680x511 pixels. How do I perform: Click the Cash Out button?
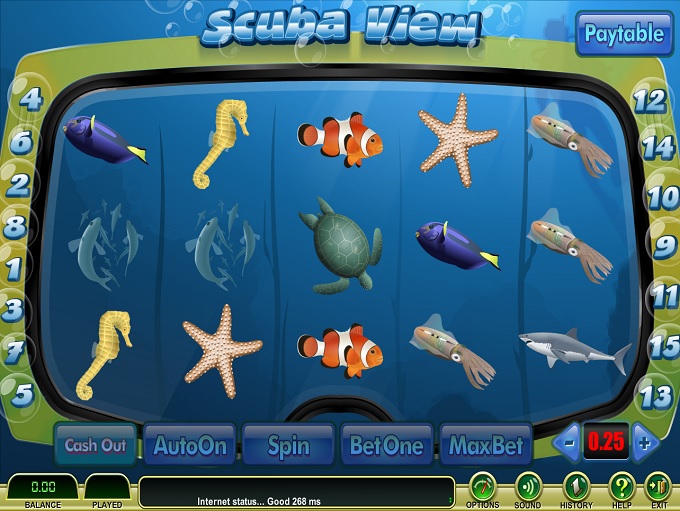pyautogui.click(x=94, y=445)
